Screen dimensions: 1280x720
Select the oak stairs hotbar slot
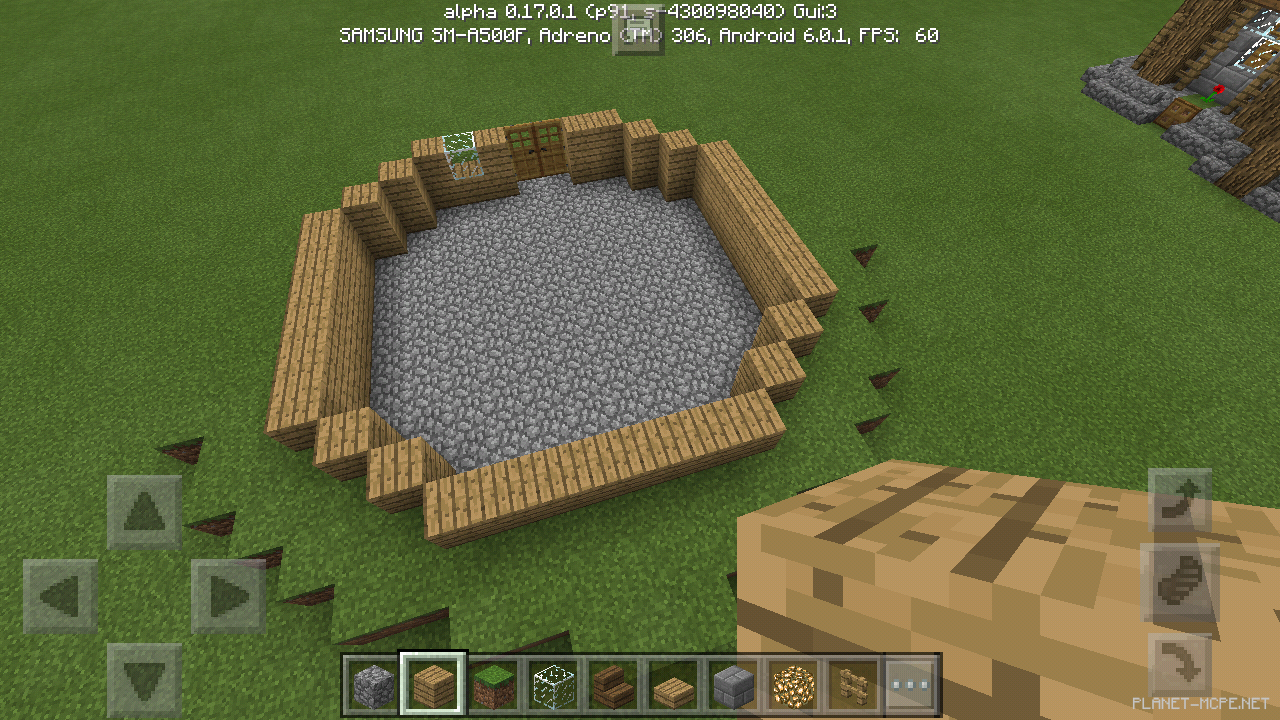612,685
